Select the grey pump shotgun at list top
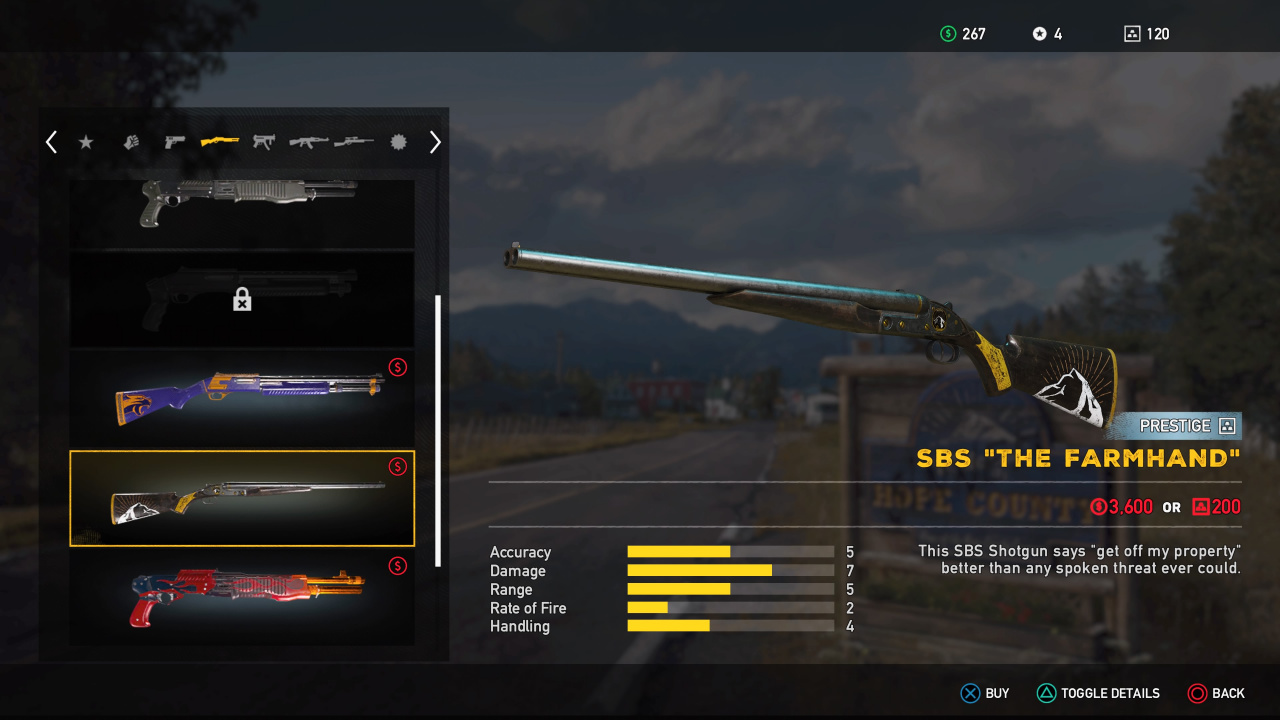This screenshot has height=720, width=1280. tap(242, 210)
